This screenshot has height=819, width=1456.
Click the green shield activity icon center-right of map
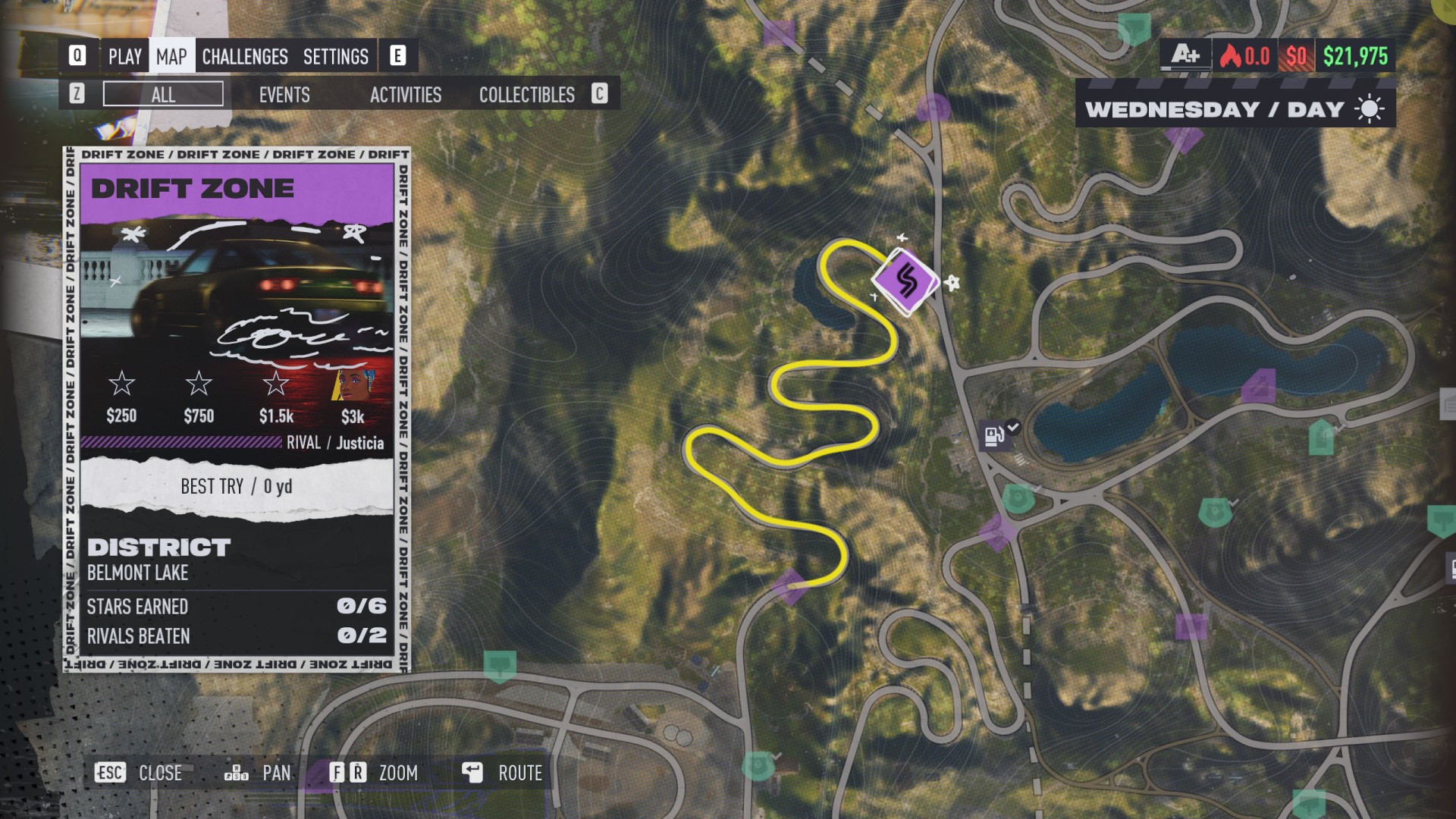click(1216, 513)
